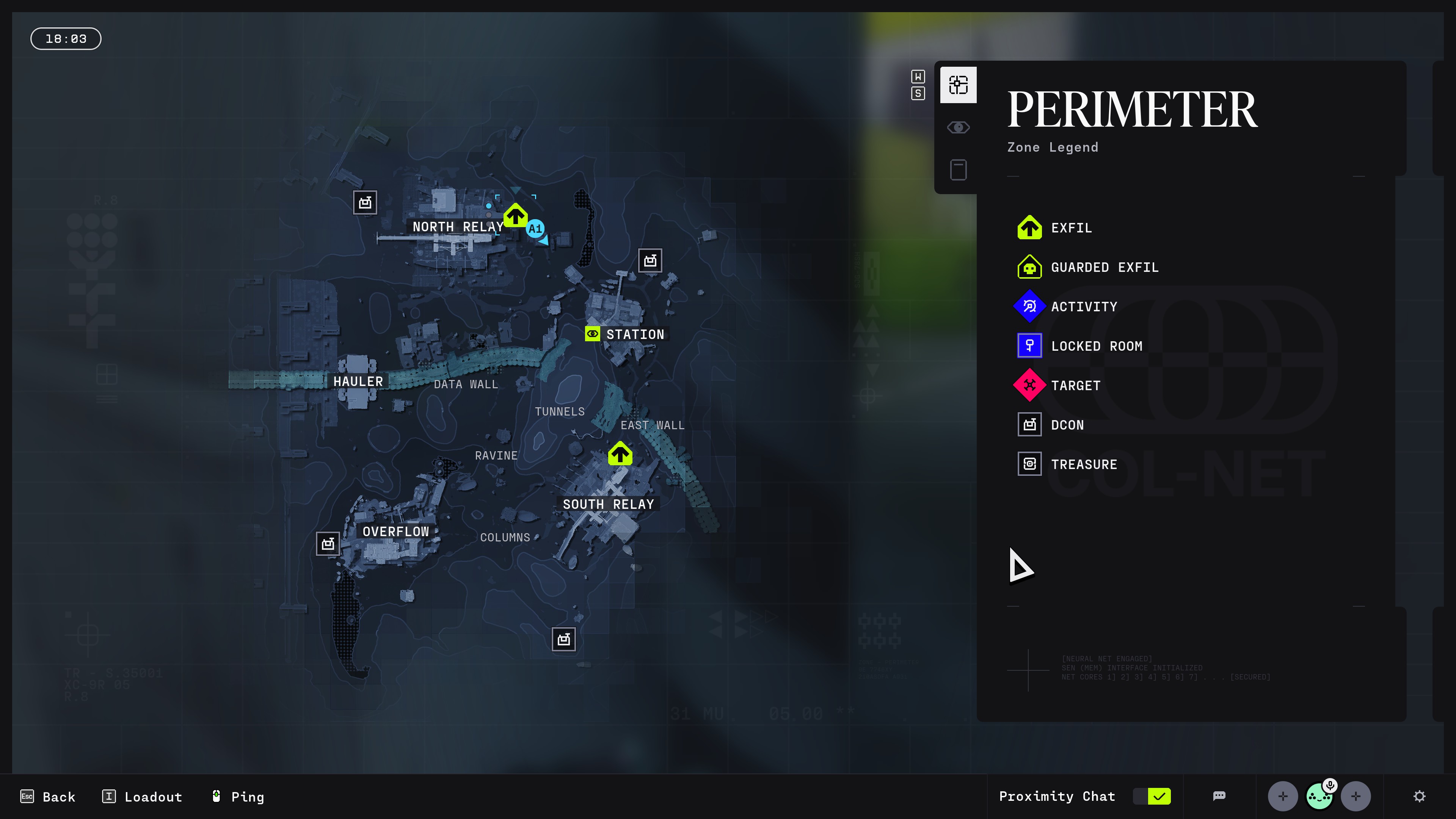Screen dimensions: 1456x819
Task: Select the southernmost DCON marker on map
Action: pos(563,639)
